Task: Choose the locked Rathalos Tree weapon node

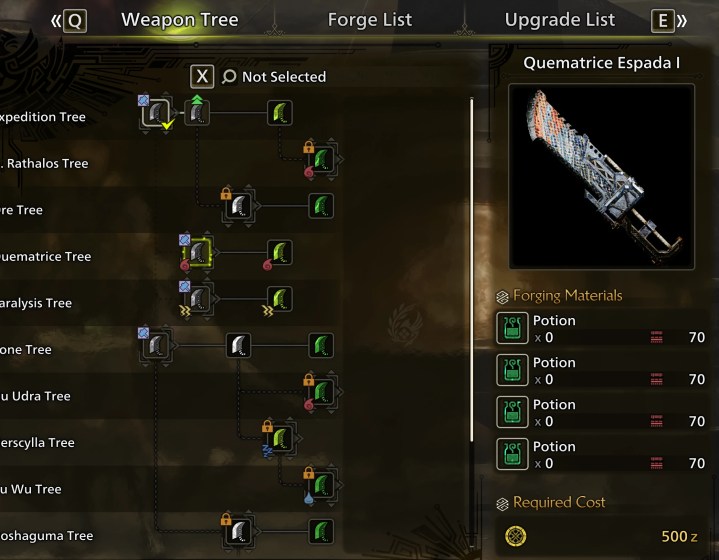Action: click(321, 159)
